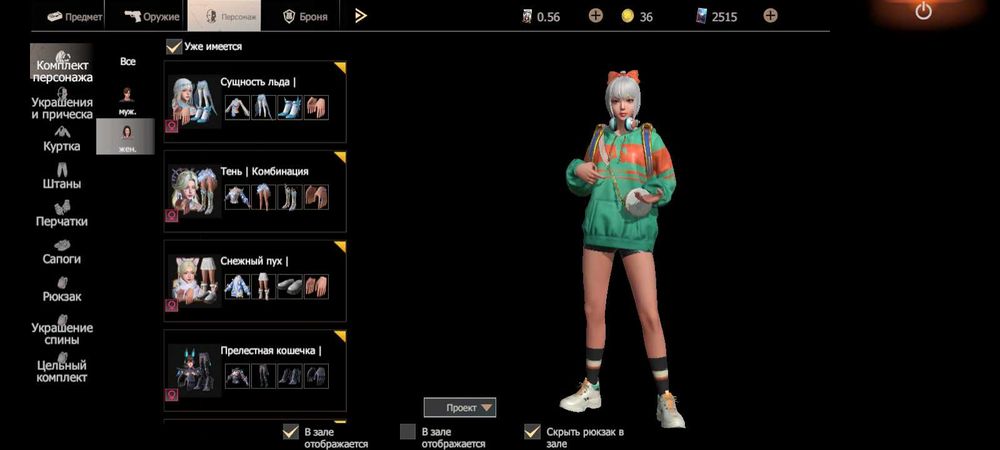Screen dimensions: 1000x450
Task: Filter outfits by муж. character
Action: (127, 100)
